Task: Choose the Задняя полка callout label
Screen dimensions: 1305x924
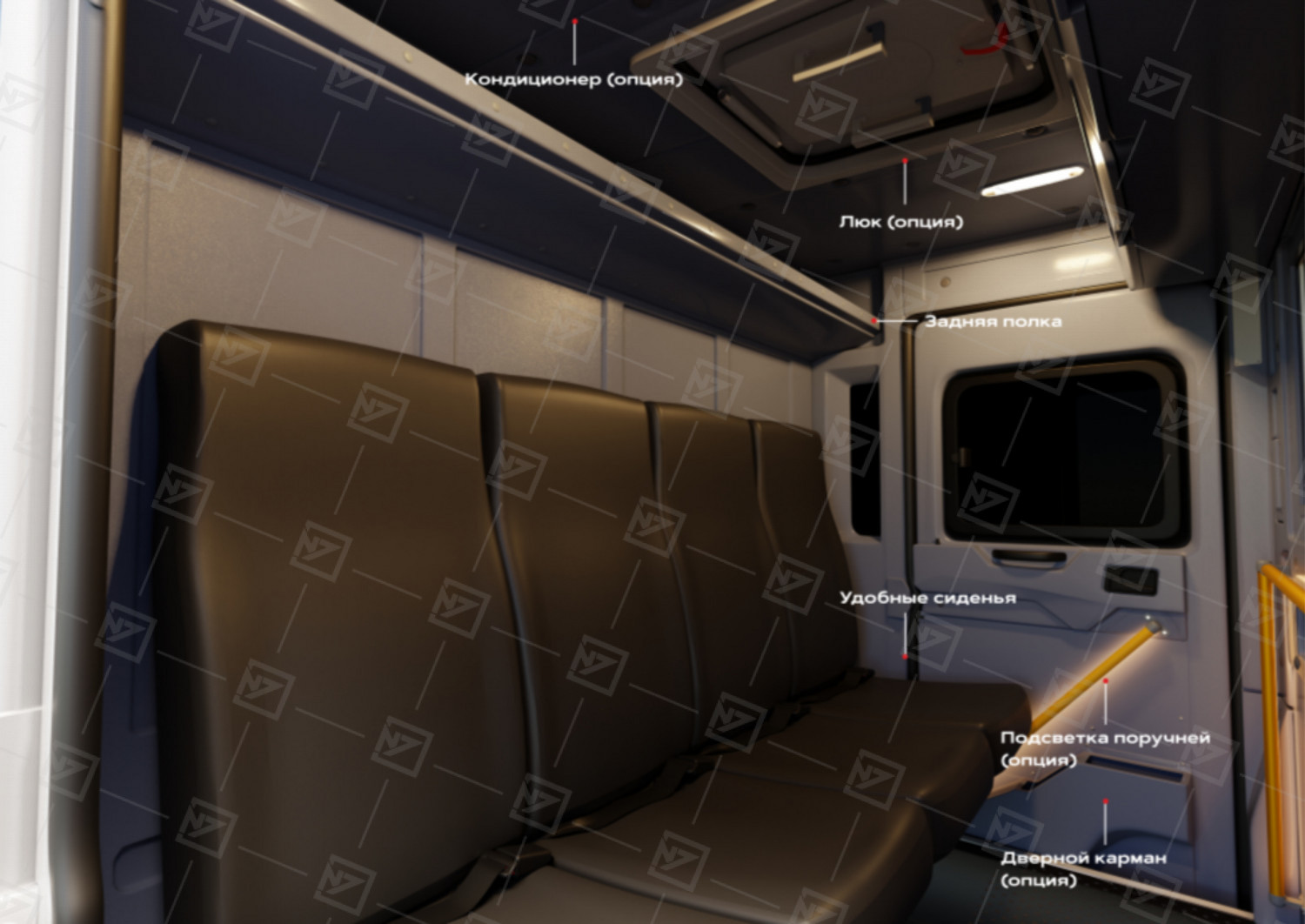Action: (x=993, y=322)
